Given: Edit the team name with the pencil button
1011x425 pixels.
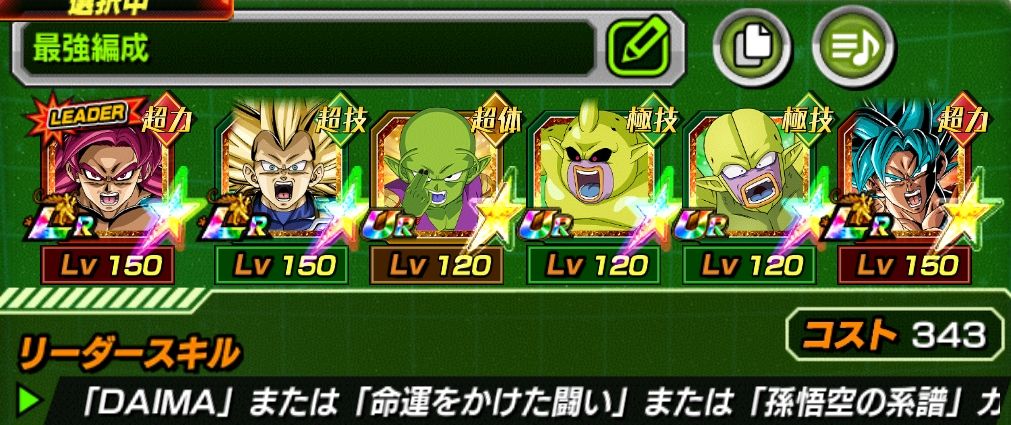Looking at the screenshot, I should point(644,47).
